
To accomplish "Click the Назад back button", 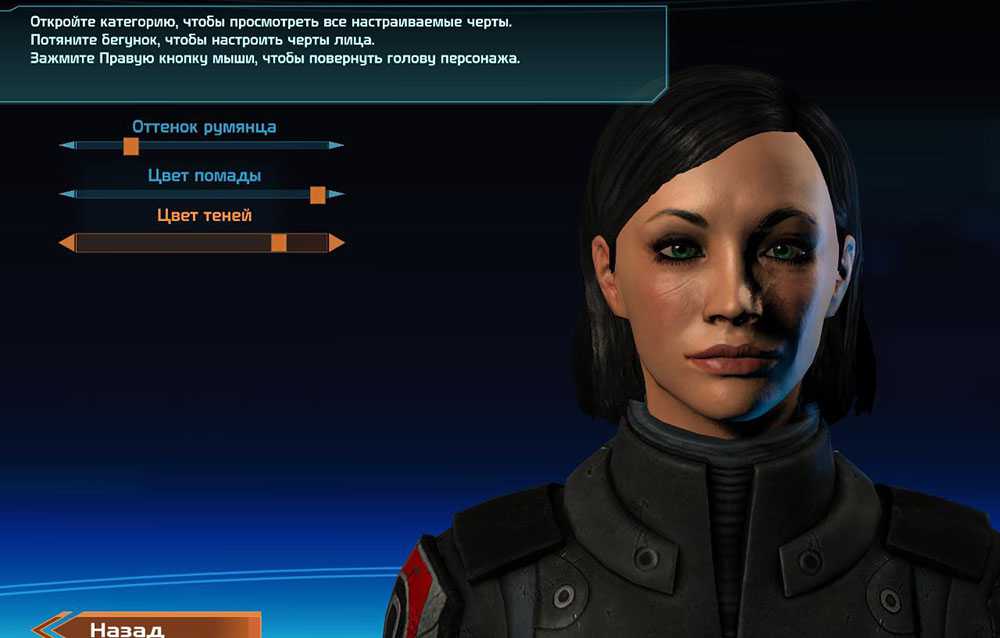I will tap(150, 626).
